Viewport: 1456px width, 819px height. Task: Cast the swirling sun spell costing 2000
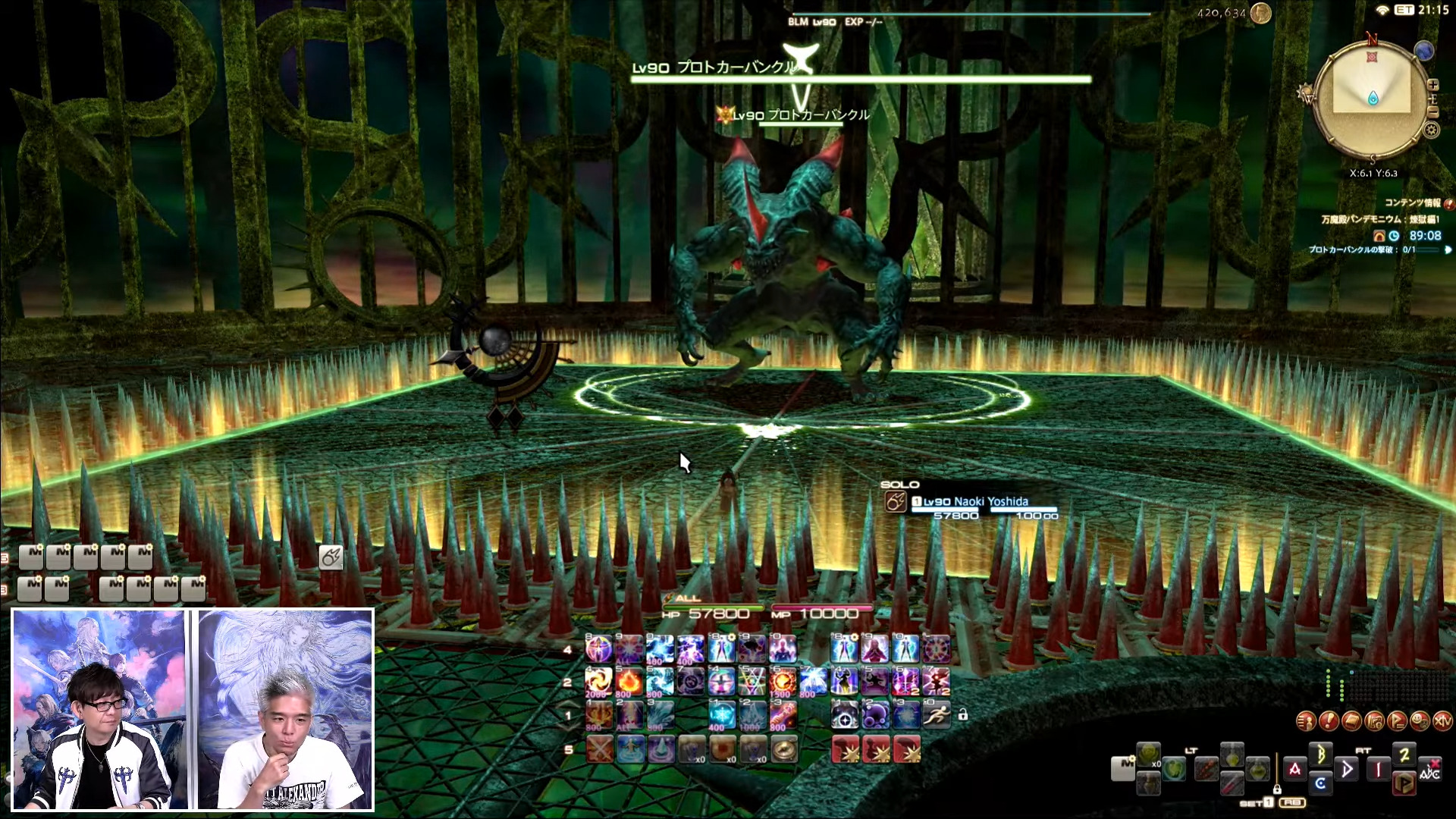point(598,682)
